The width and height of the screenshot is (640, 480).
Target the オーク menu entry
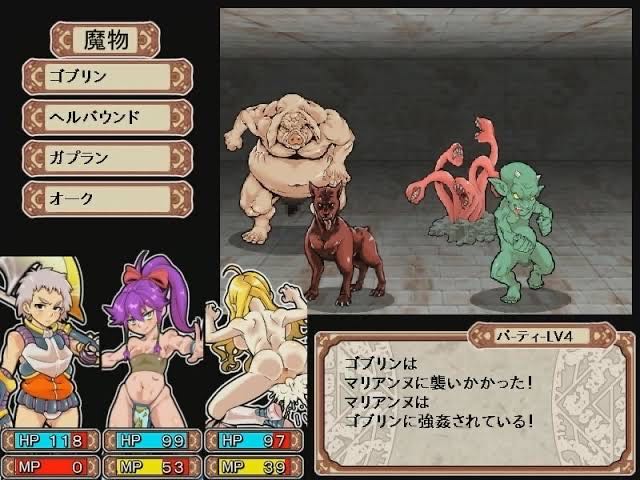(x=106, y=198)
